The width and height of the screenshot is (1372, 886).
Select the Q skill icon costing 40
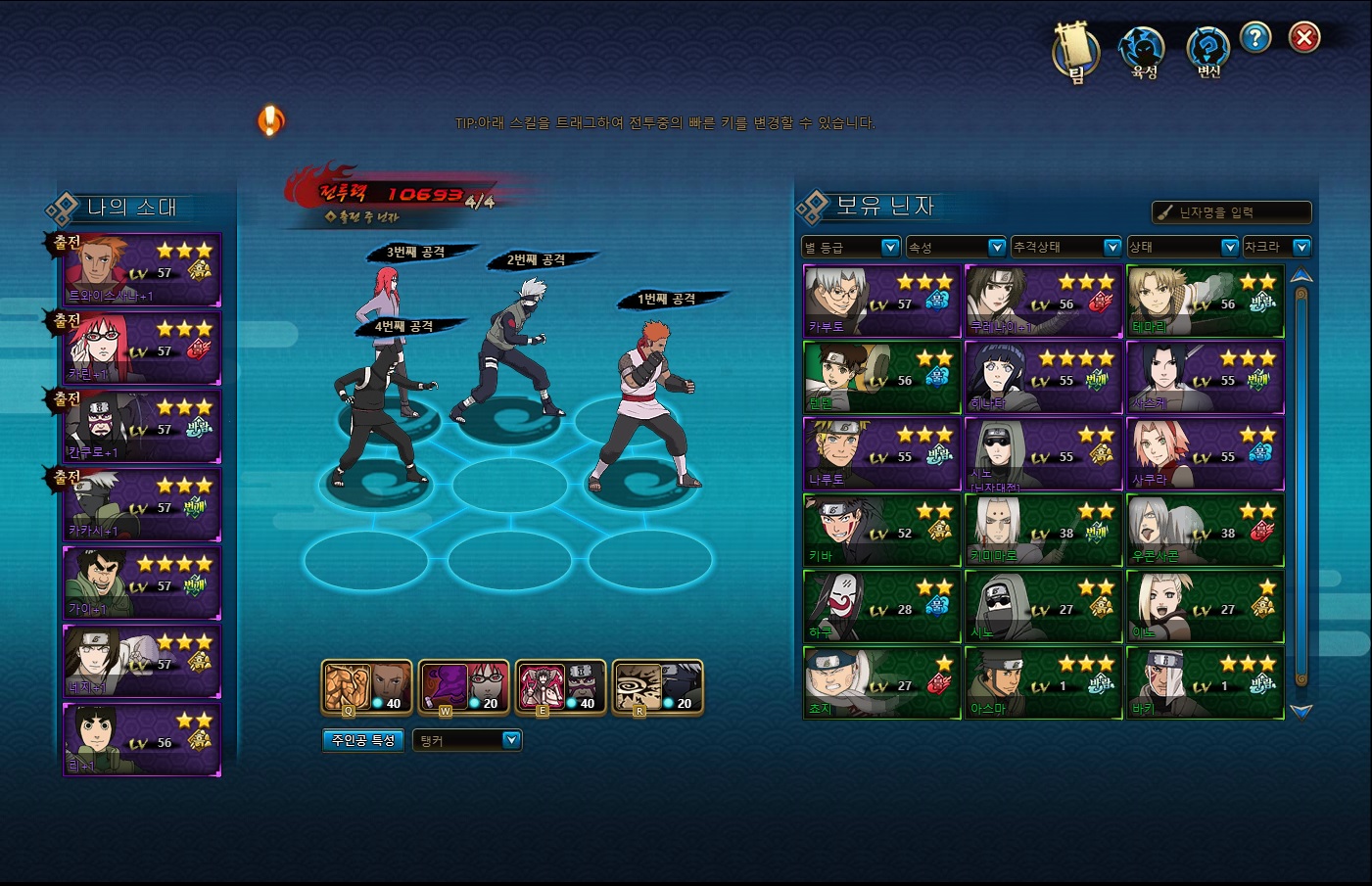point(366,687)
